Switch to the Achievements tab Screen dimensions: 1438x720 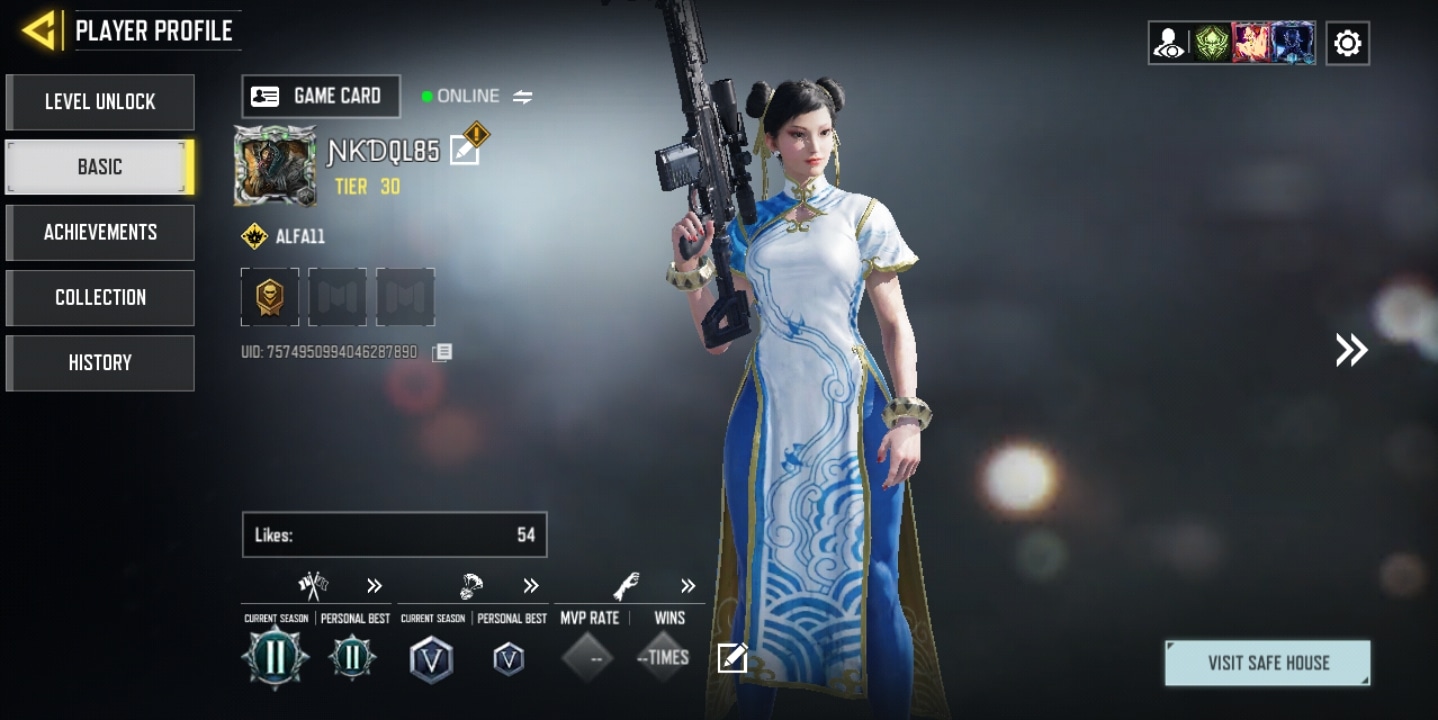(100, 232)
